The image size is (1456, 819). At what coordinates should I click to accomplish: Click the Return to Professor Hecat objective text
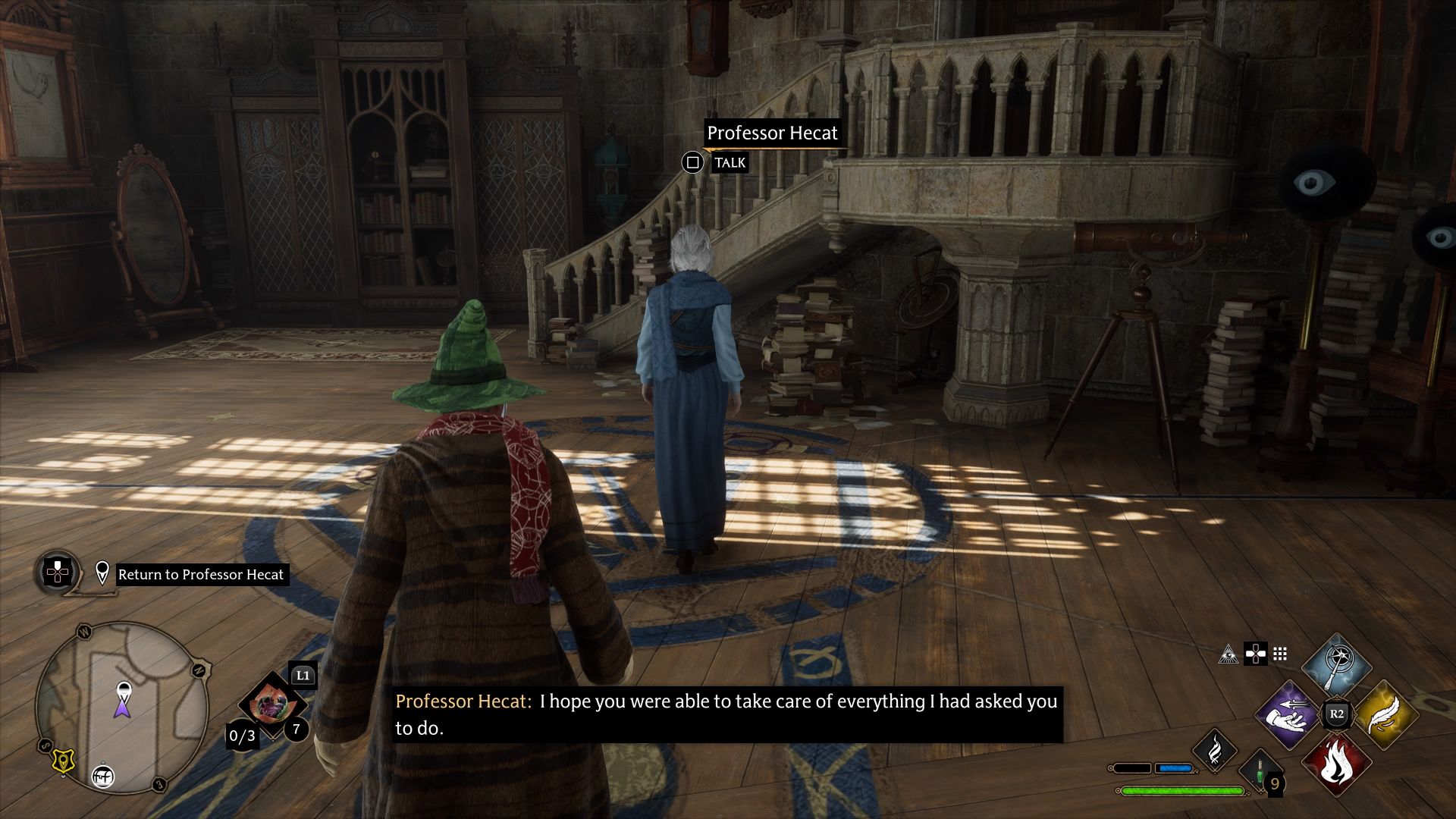click(x=201, y=574)
